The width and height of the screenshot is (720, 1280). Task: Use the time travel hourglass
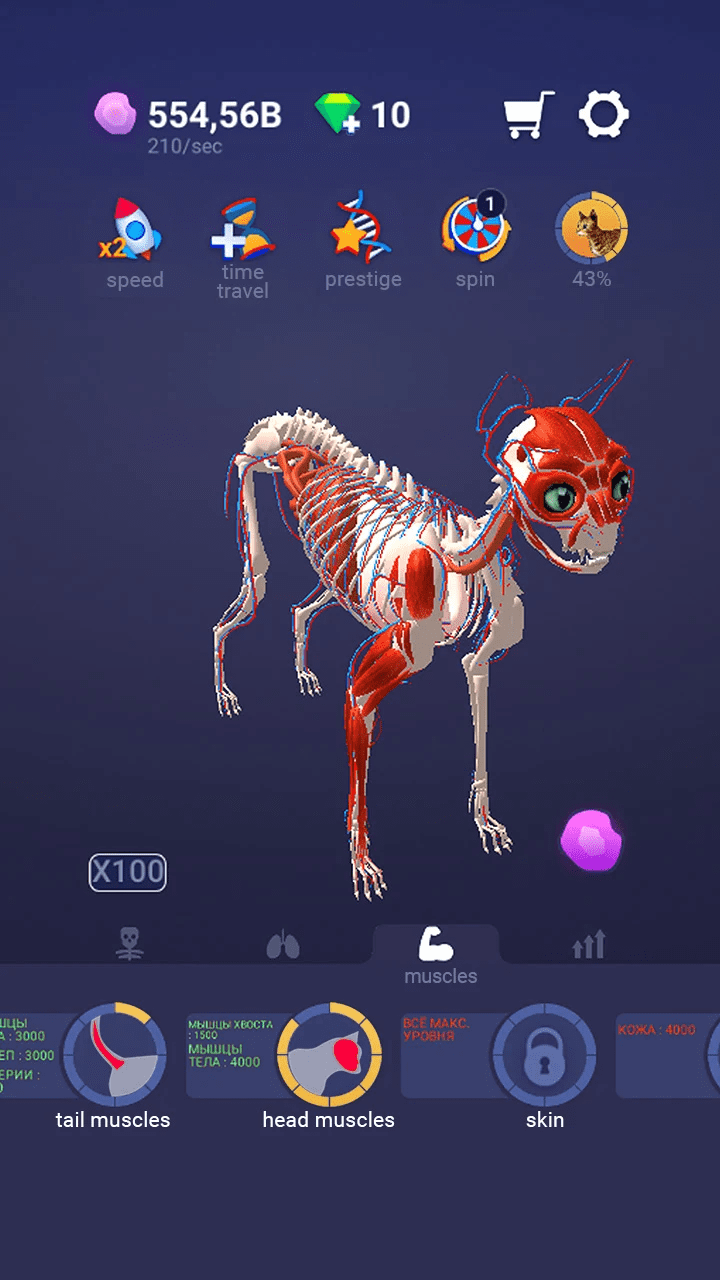click(243, 232)
